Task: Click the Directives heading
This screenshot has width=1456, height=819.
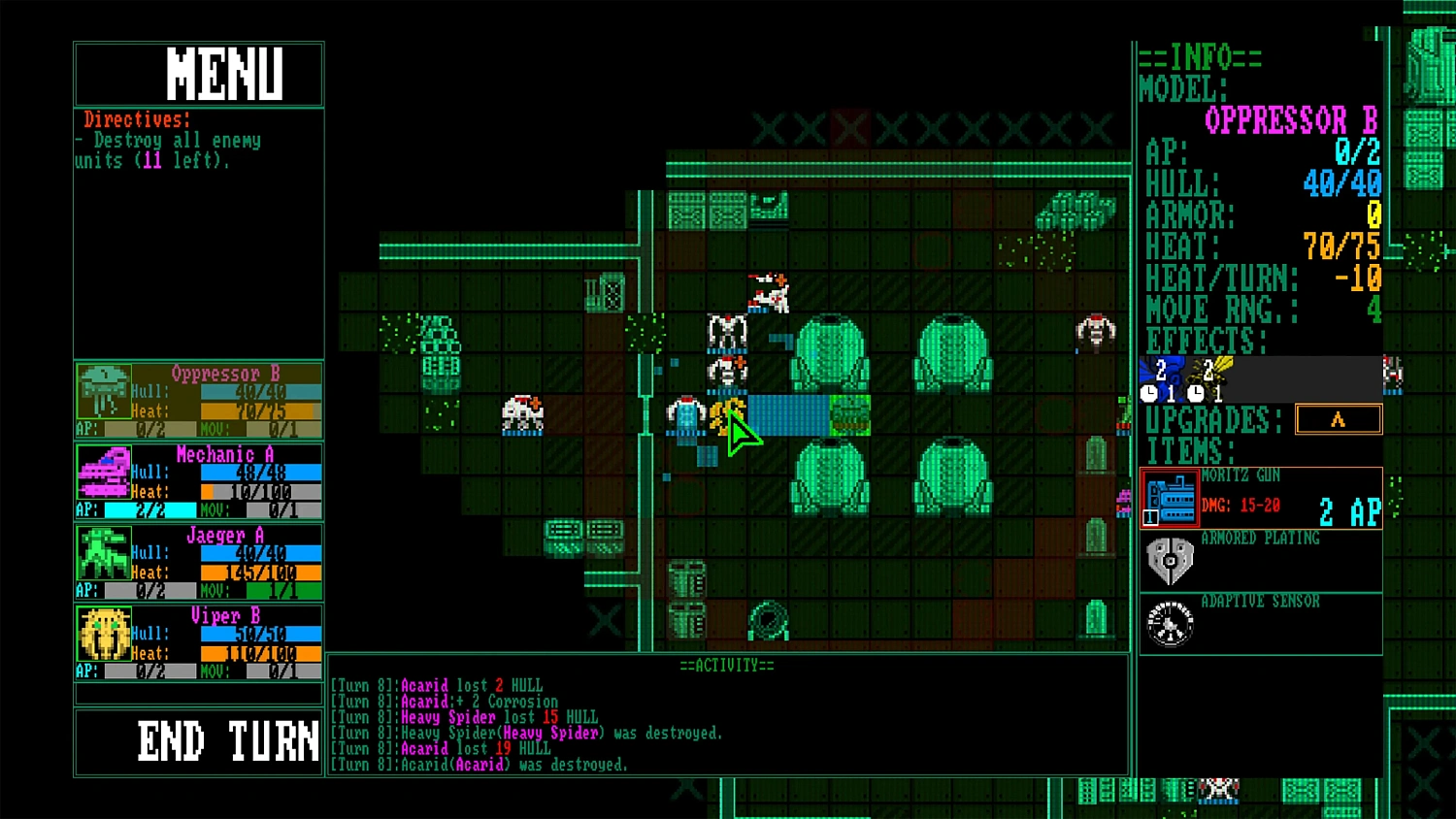Action: [x=135, y=119]
